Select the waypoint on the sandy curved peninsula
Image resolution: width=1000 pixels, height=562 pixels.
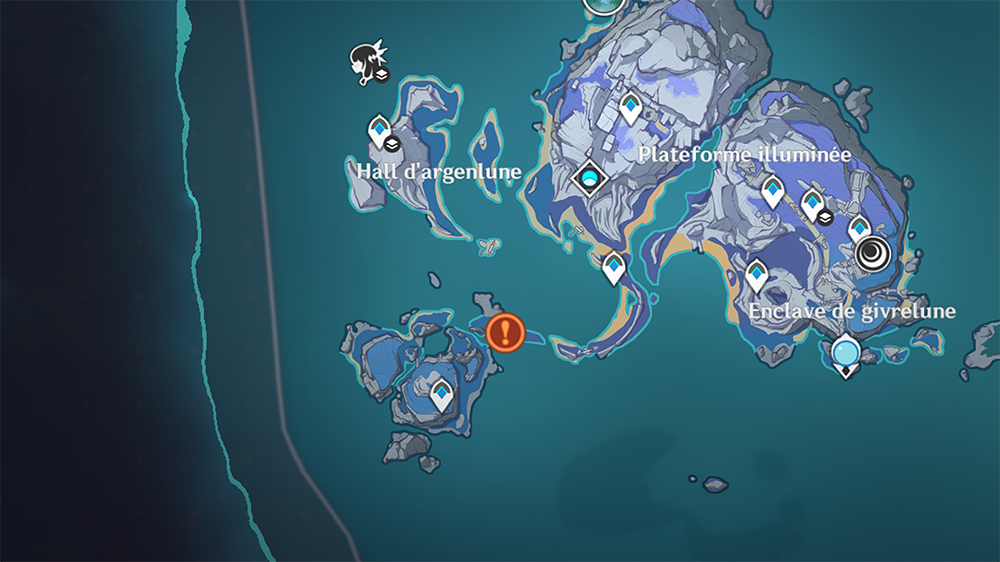[613, 266]
